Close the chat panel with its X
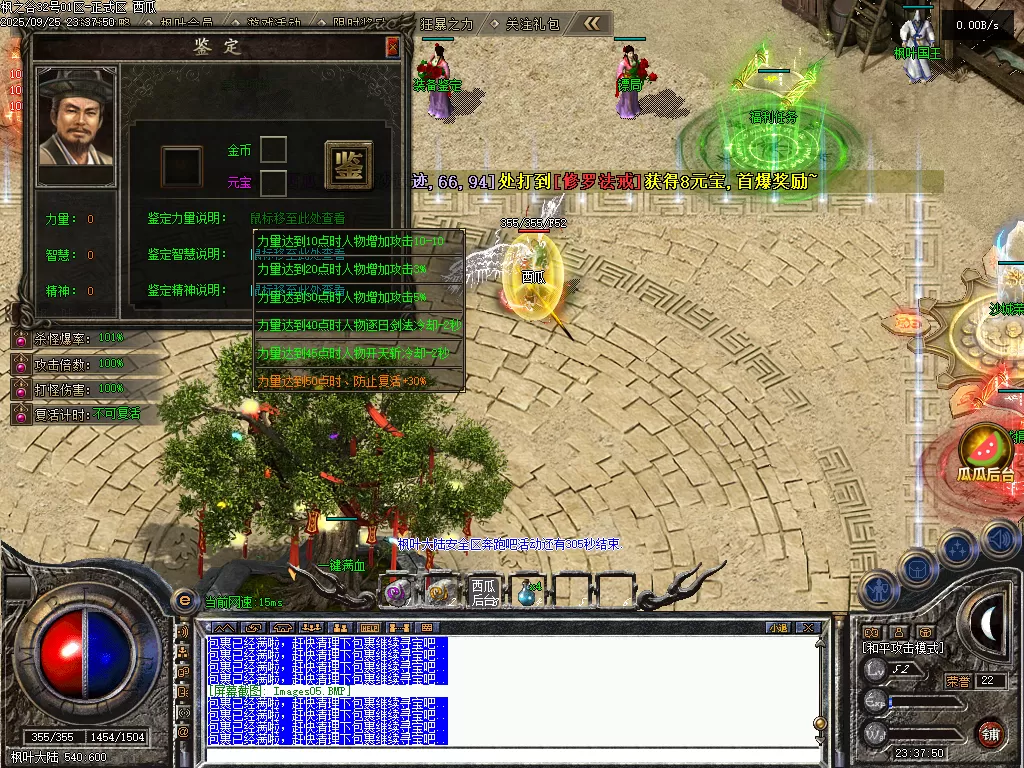This screenshot has height=768, width=1024. (808, 628)
